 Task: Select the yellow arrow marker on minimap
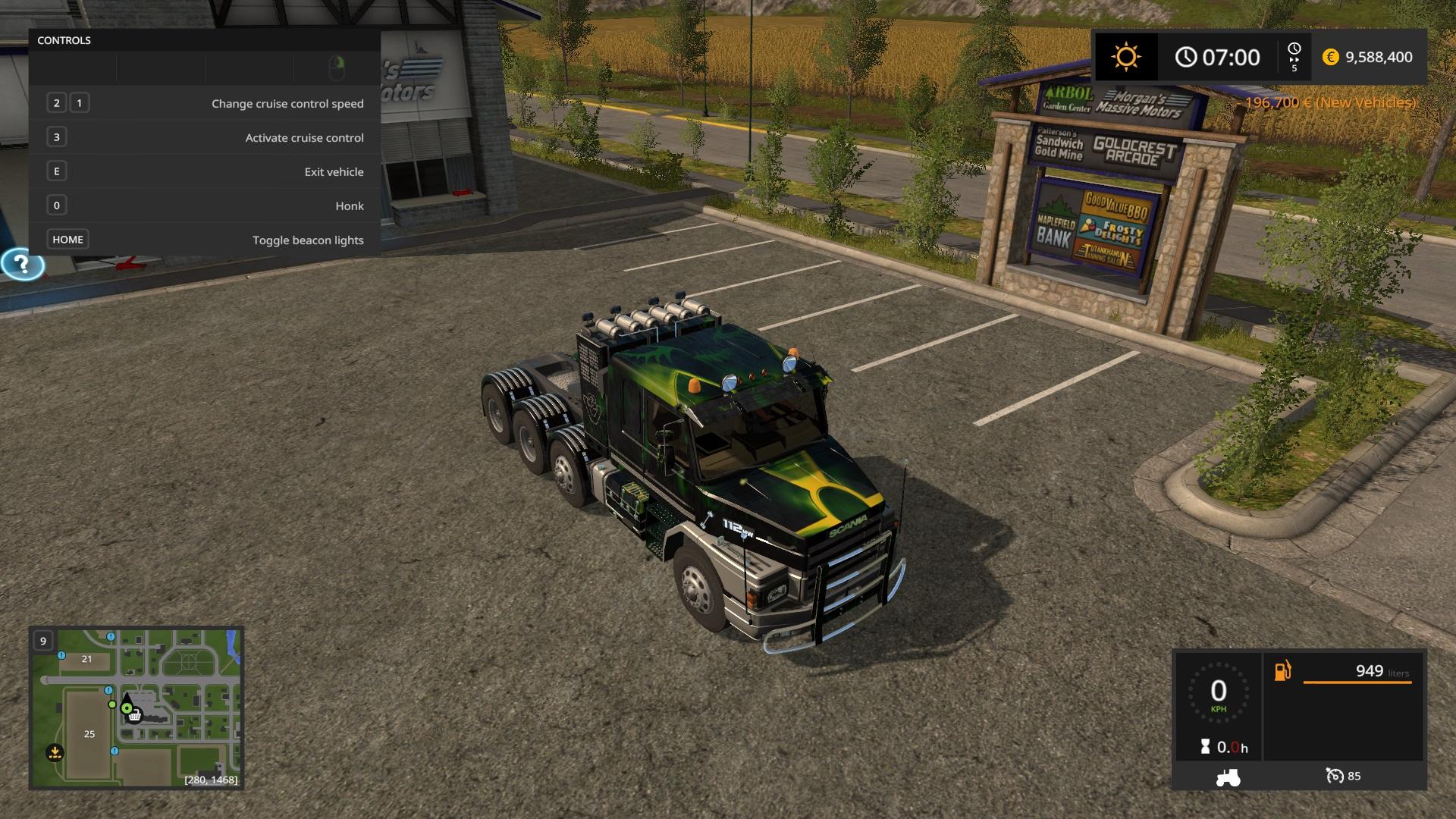click(55, 753)
